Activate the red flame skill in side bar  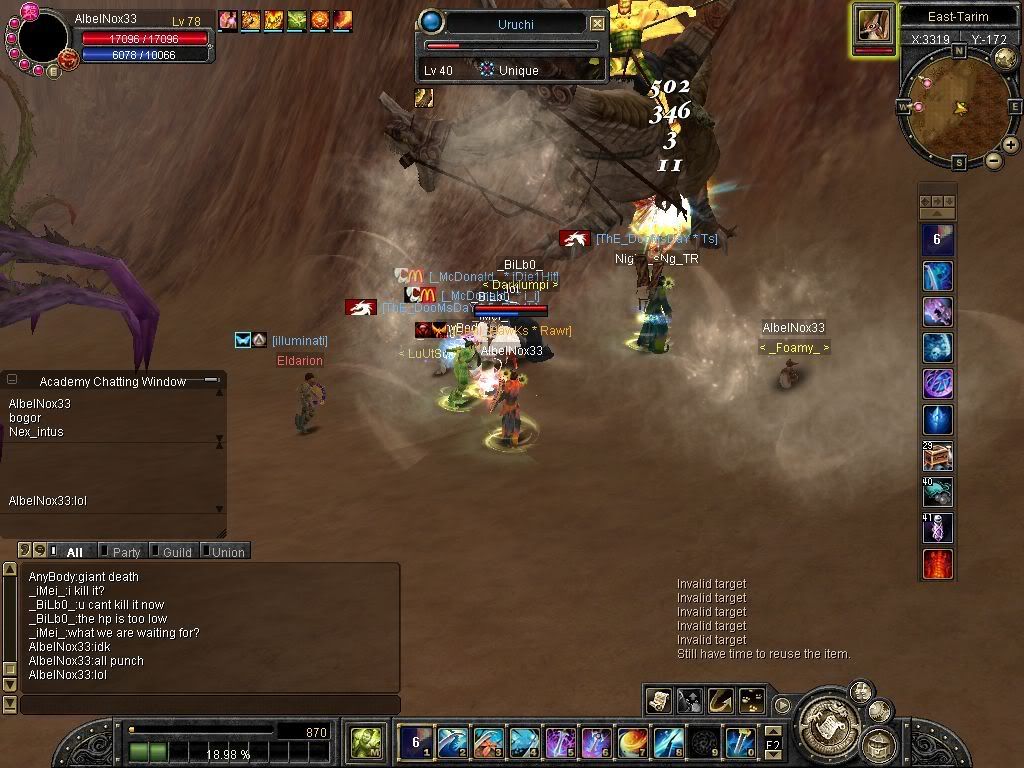coord(937,564)
